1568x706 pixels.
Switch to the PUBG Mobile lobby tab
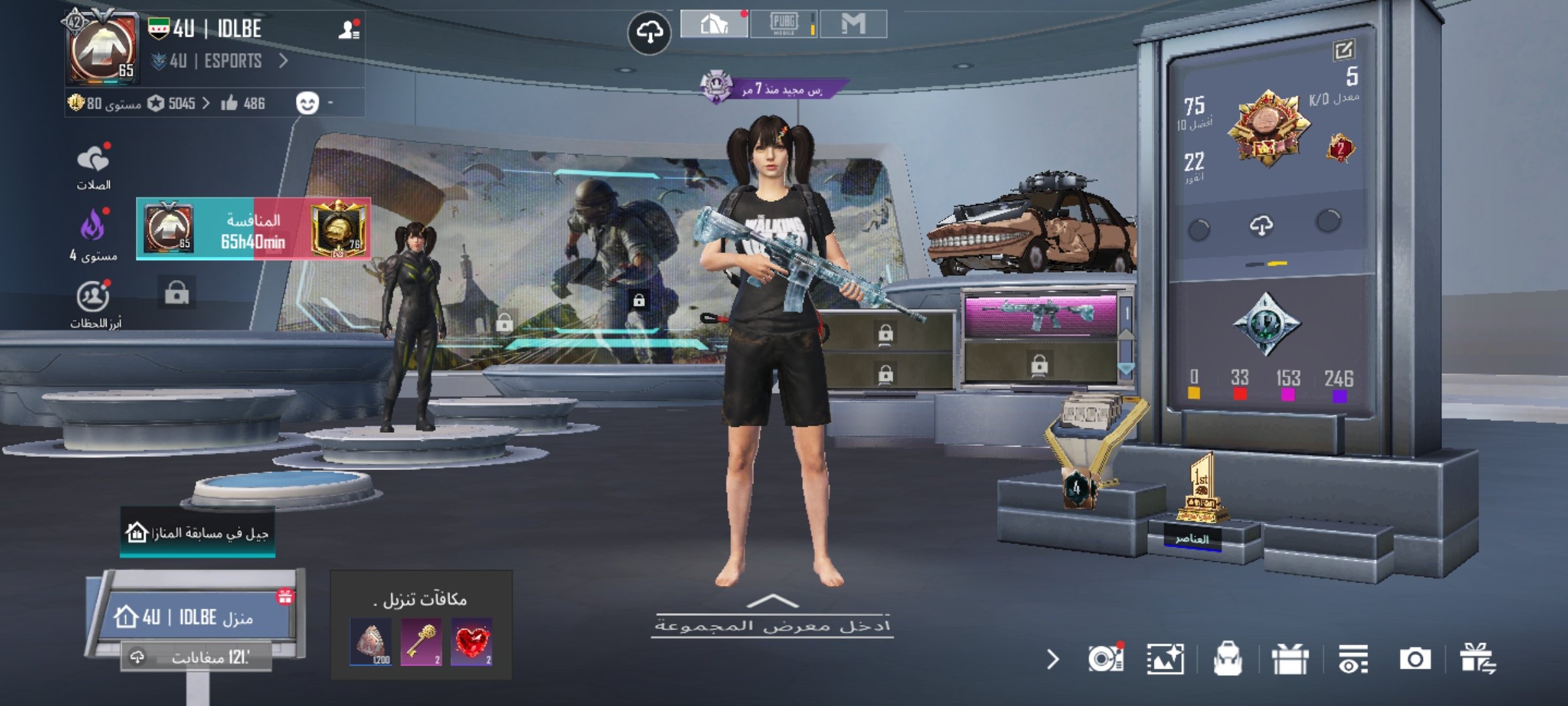[x=783, y=24]
